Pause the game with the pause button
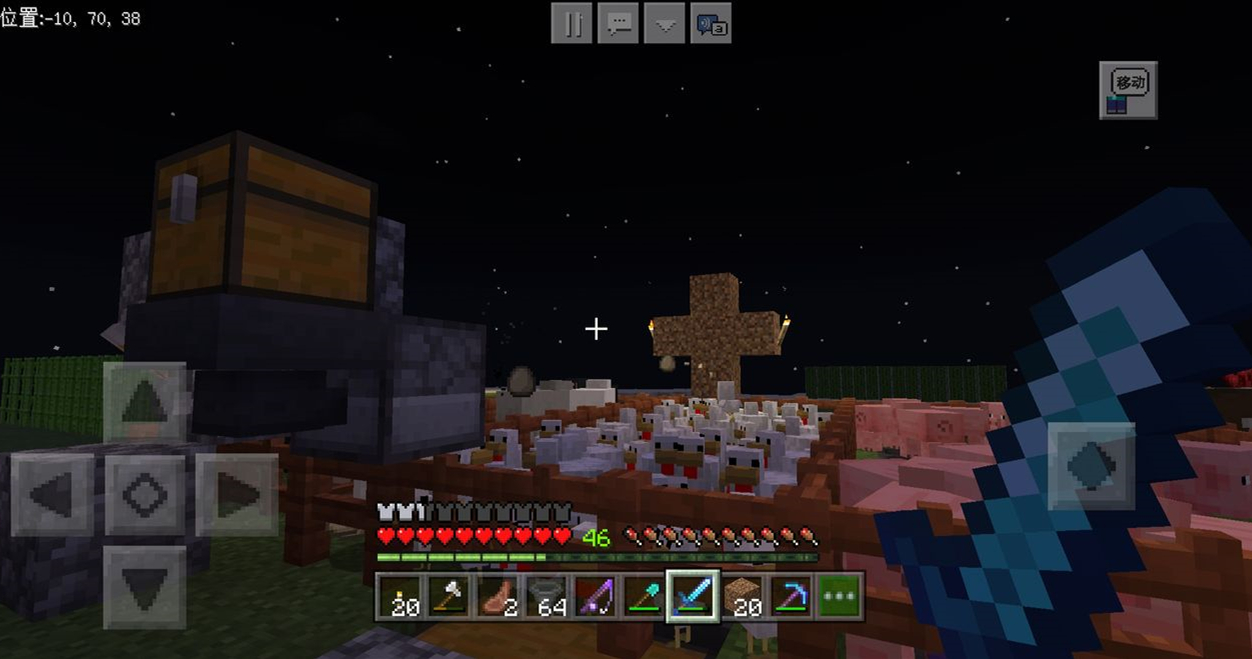This screenshot has width=1252, height=659. pos(573,24)
